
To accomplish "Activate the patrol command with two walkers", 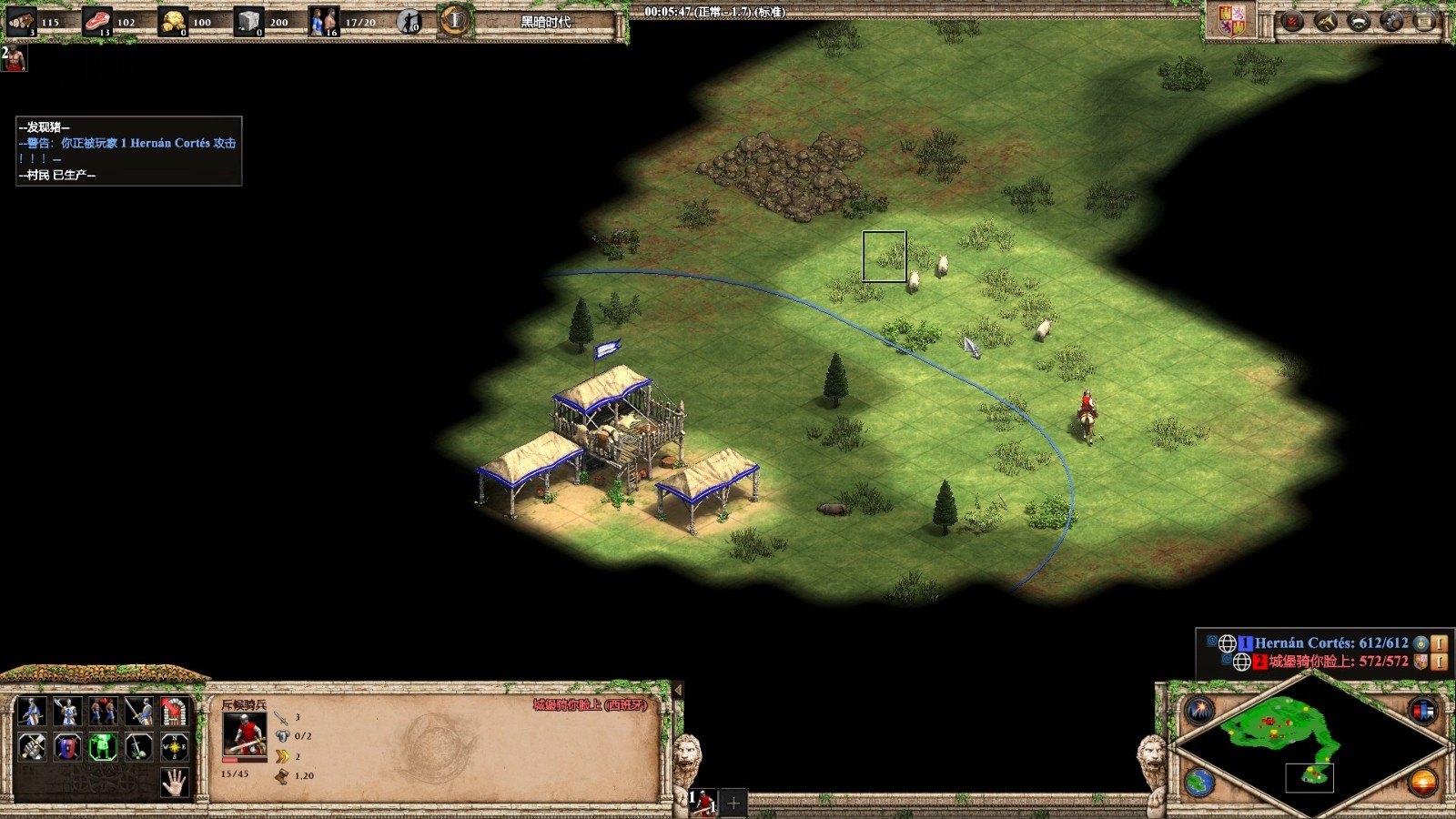I will click(103, 711).
